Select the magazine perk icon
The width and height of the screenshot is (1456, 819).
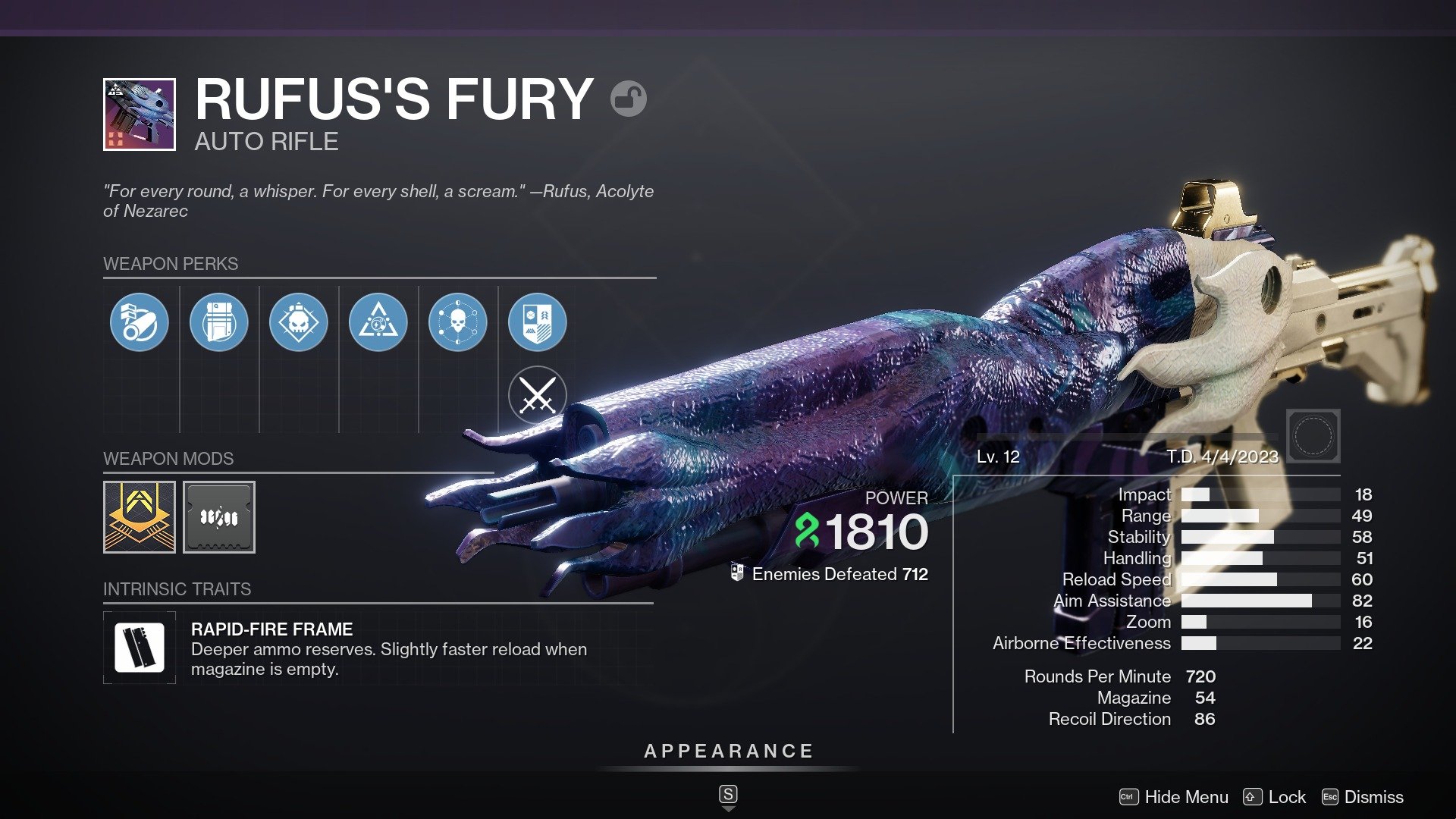coord(219,322)
